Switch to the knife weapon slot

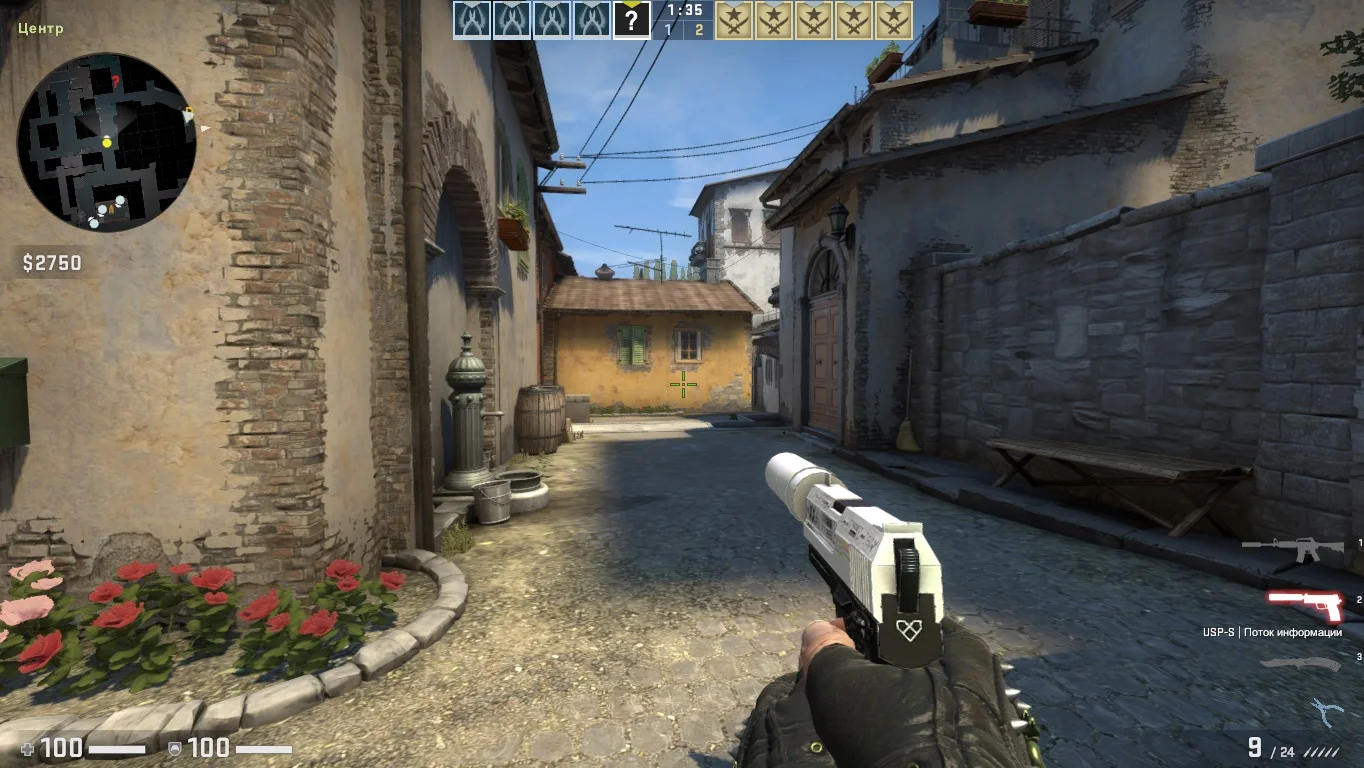[1300, 664]
